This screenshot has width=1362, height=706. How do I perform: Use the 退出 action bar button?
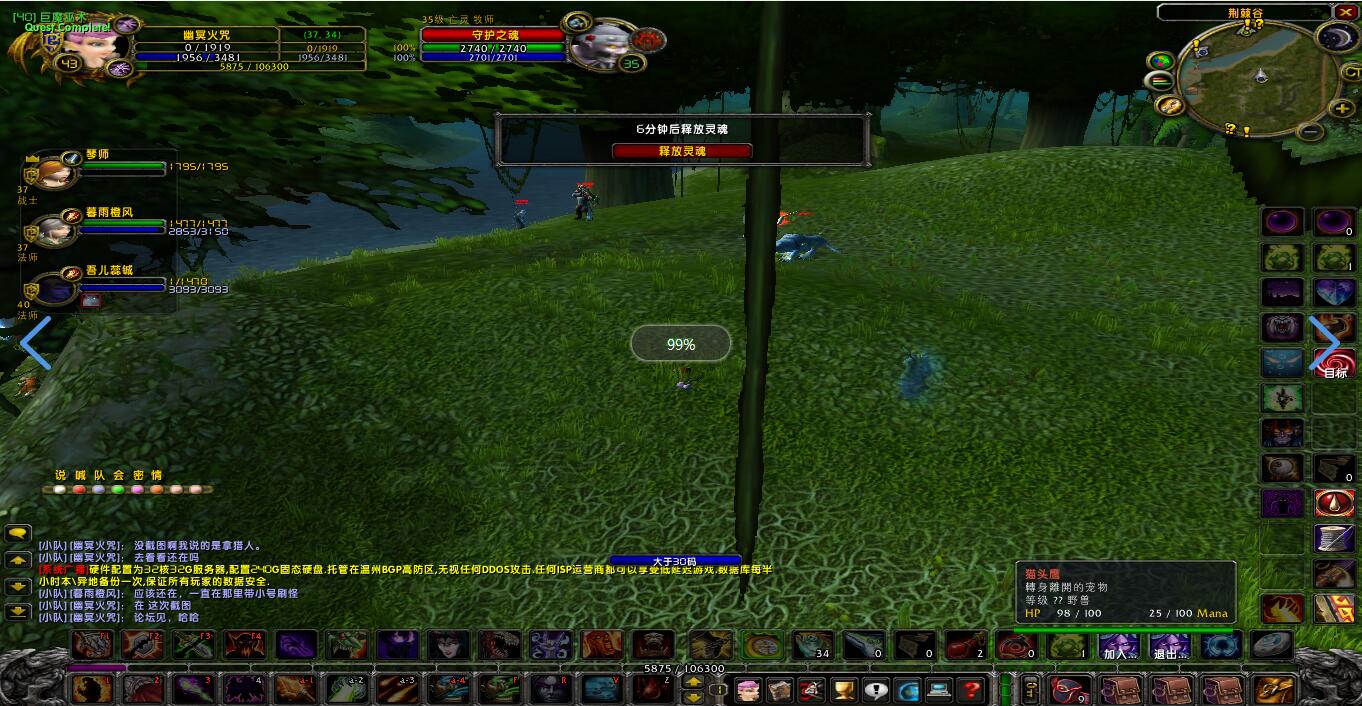coord(1168,646)
